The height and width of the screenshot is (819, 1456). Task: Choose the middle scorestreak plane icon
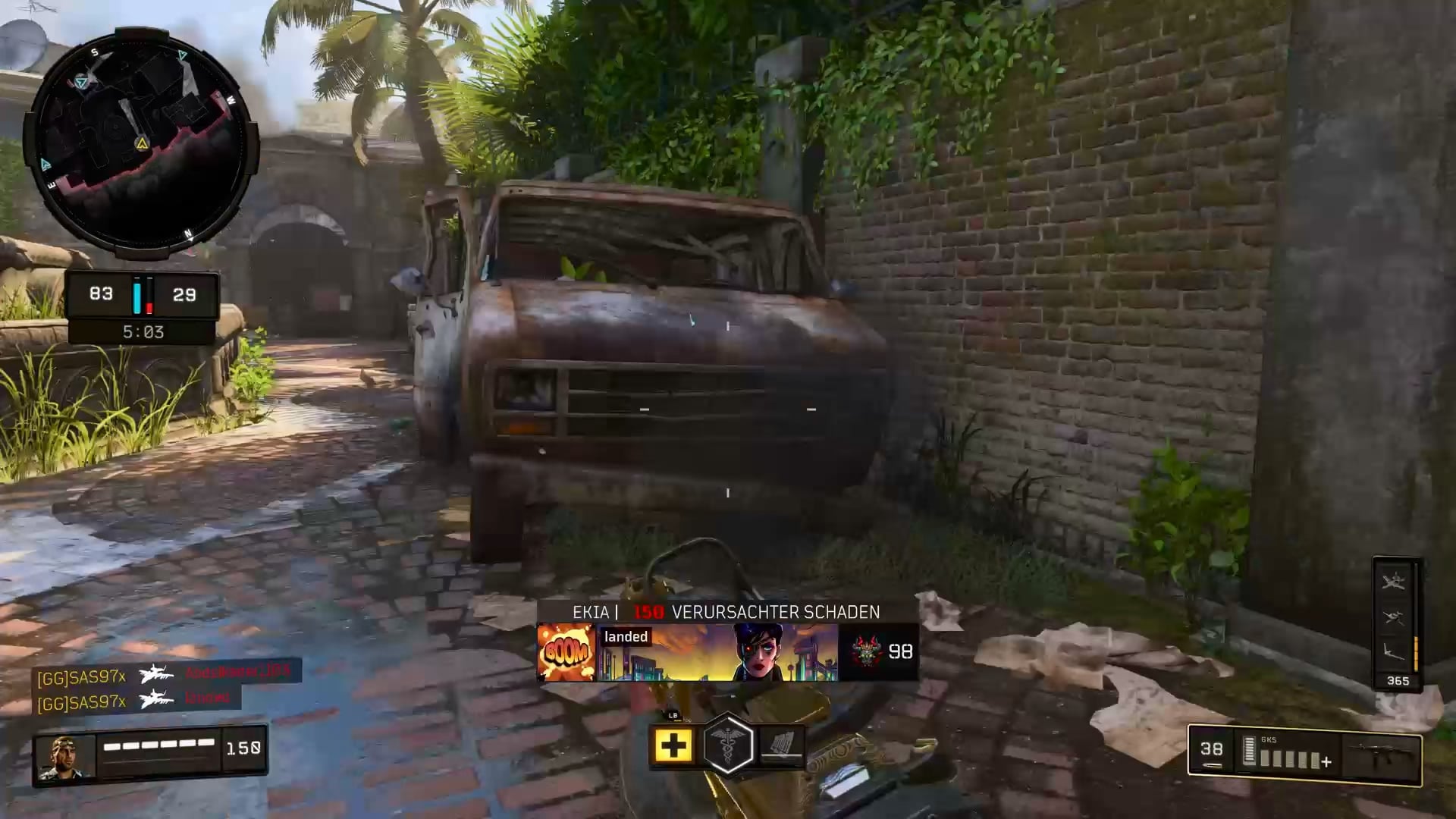tap(1394, 617)
